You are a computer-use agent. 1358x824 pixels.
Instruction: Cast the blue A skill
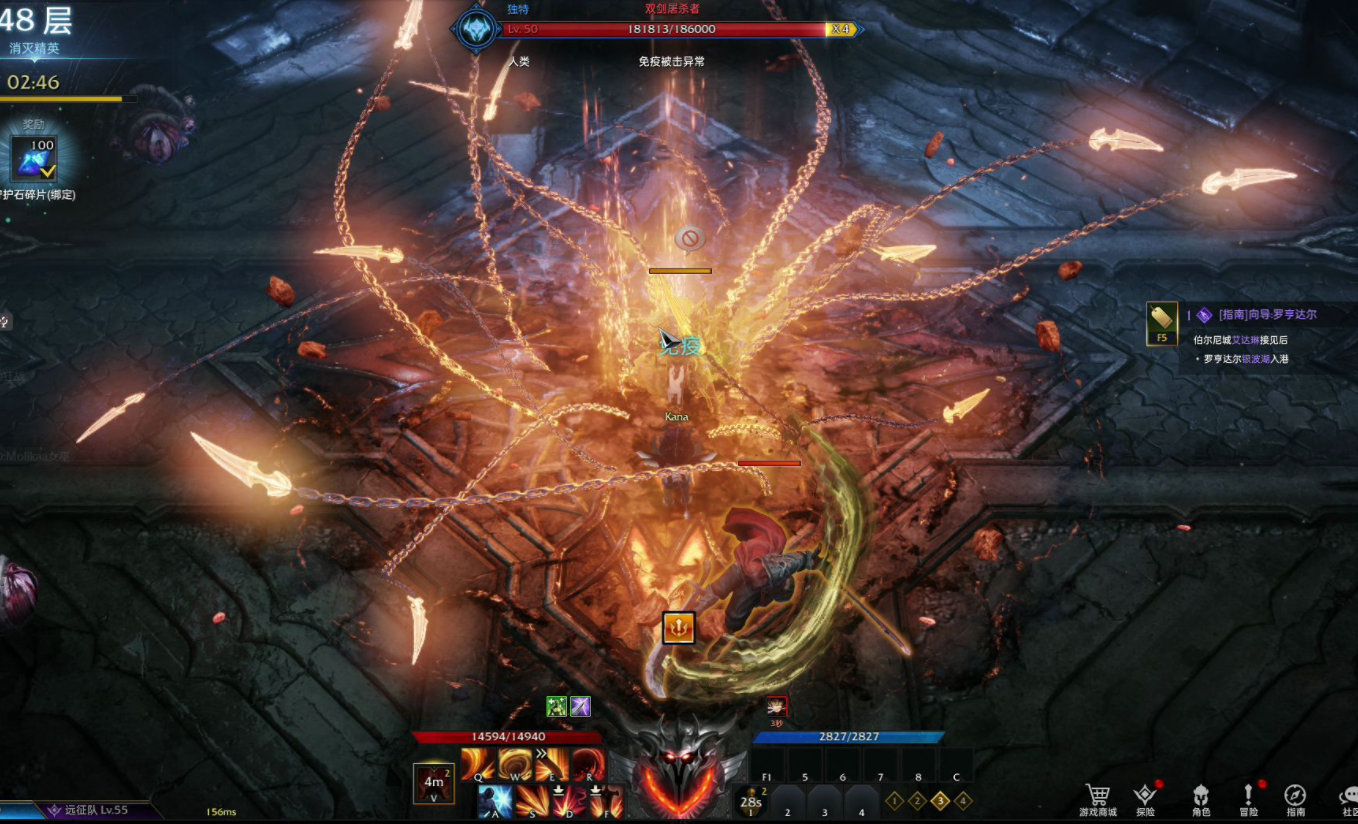[495, 801]
